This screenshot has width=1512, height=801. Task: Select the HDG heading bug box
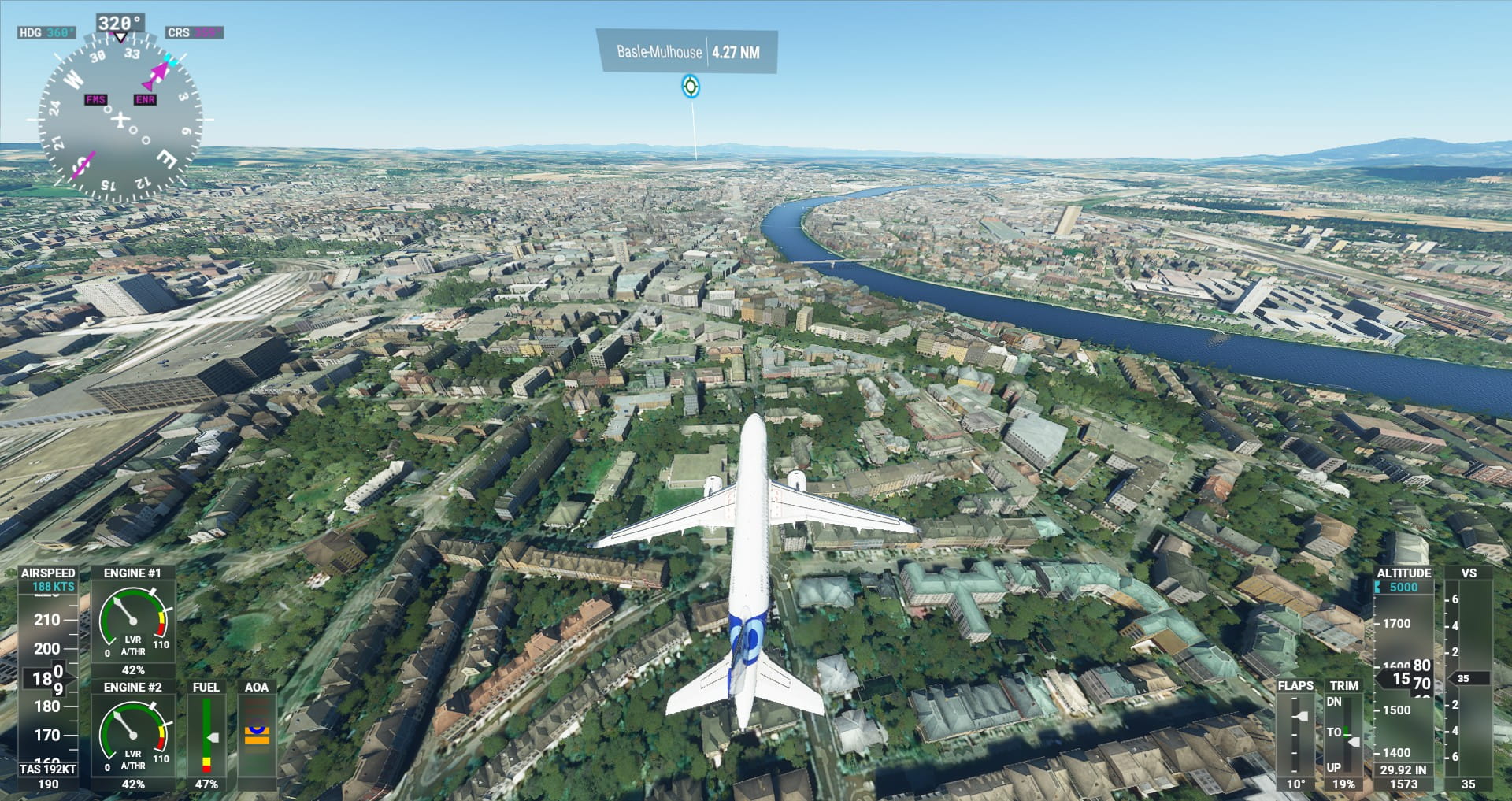[46, 32]
